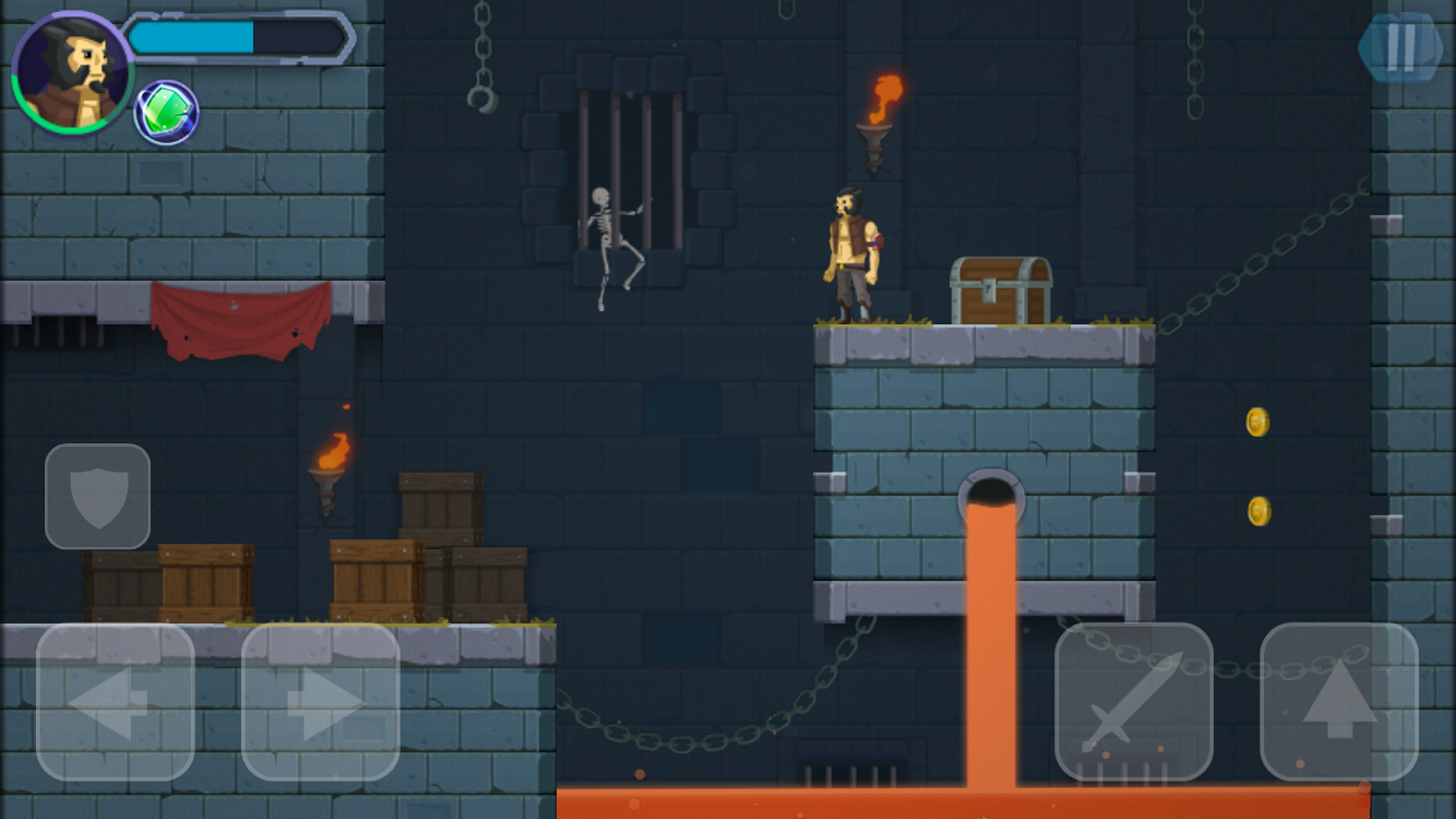1456x819 pixels.
Task: Tap the pause icon in top-right corner
Action: click(x=1403, y=45)
